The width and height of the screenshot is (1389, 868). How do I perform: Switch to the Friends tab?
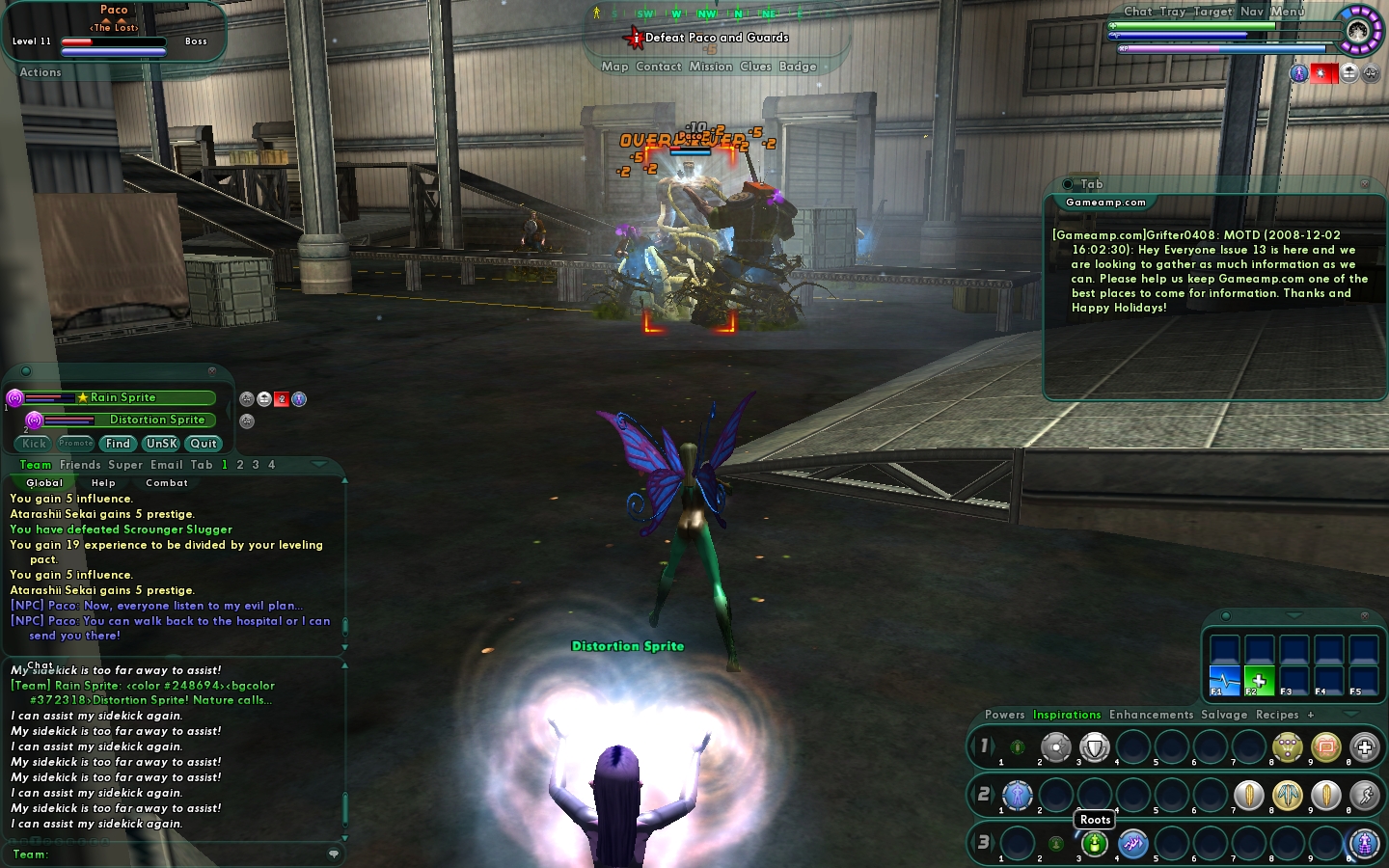pos(80,465)
